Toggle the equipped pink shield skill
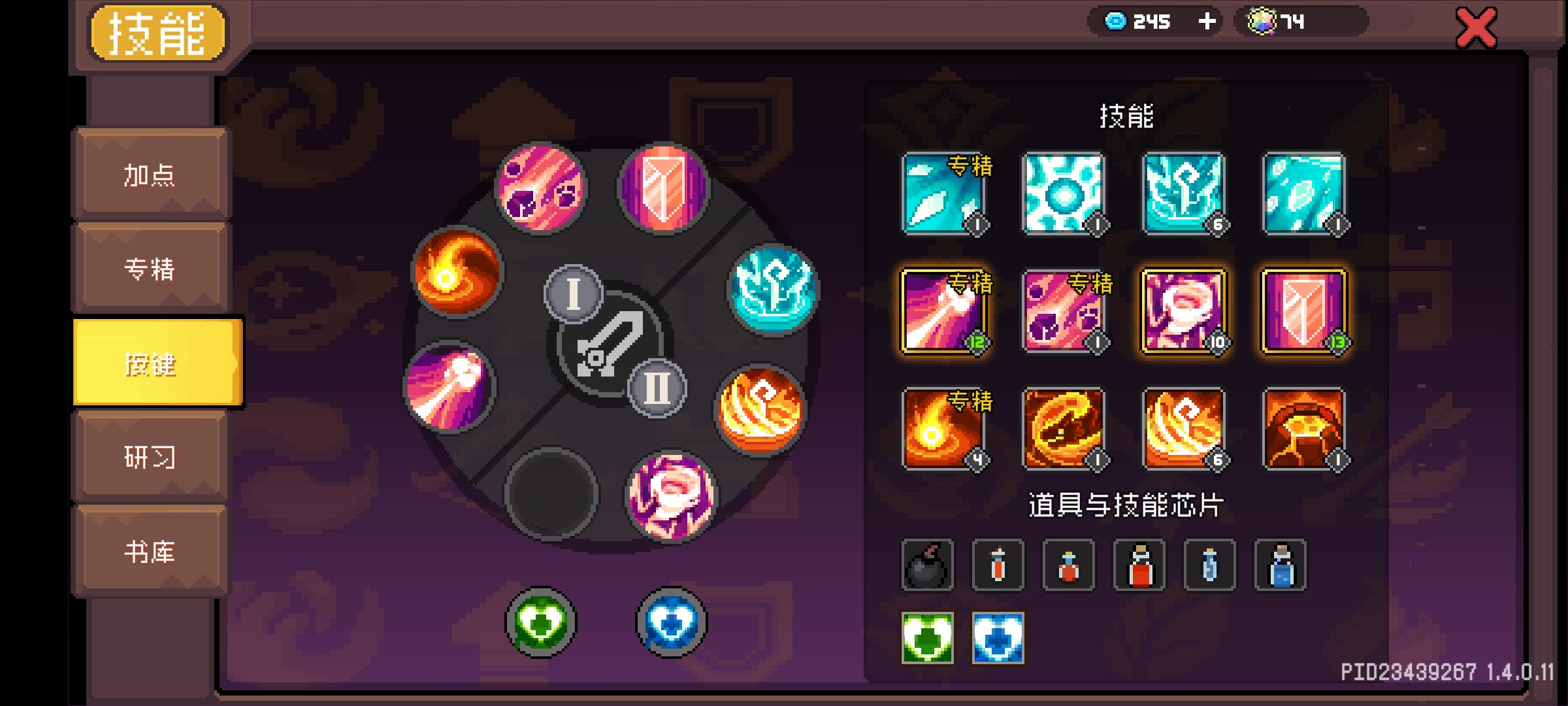The width and height of the screenshot is (1568, 706). [1307, 312]
